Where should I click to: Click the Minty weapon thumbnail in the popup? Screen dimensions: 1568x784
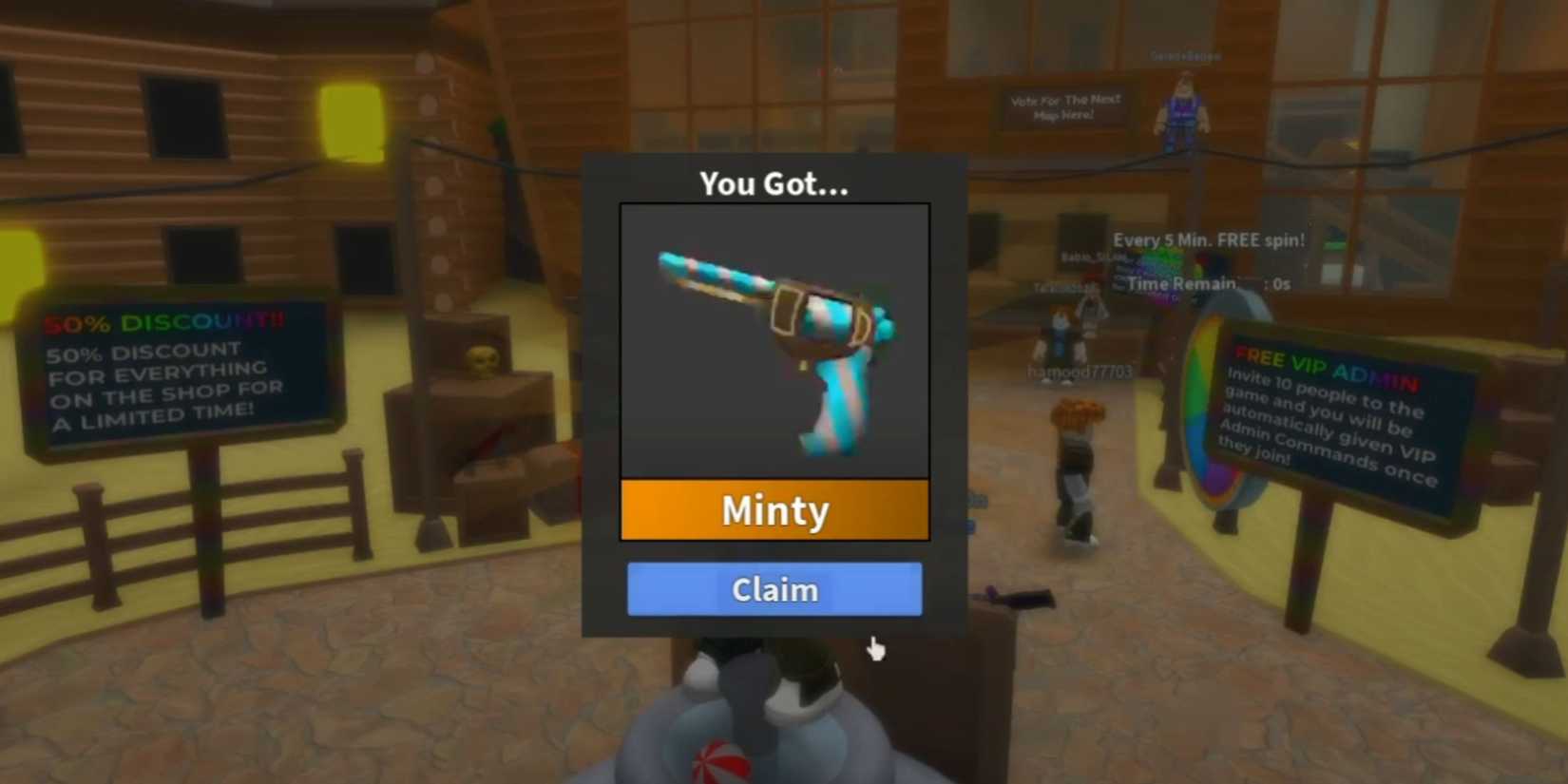[774, 342]
